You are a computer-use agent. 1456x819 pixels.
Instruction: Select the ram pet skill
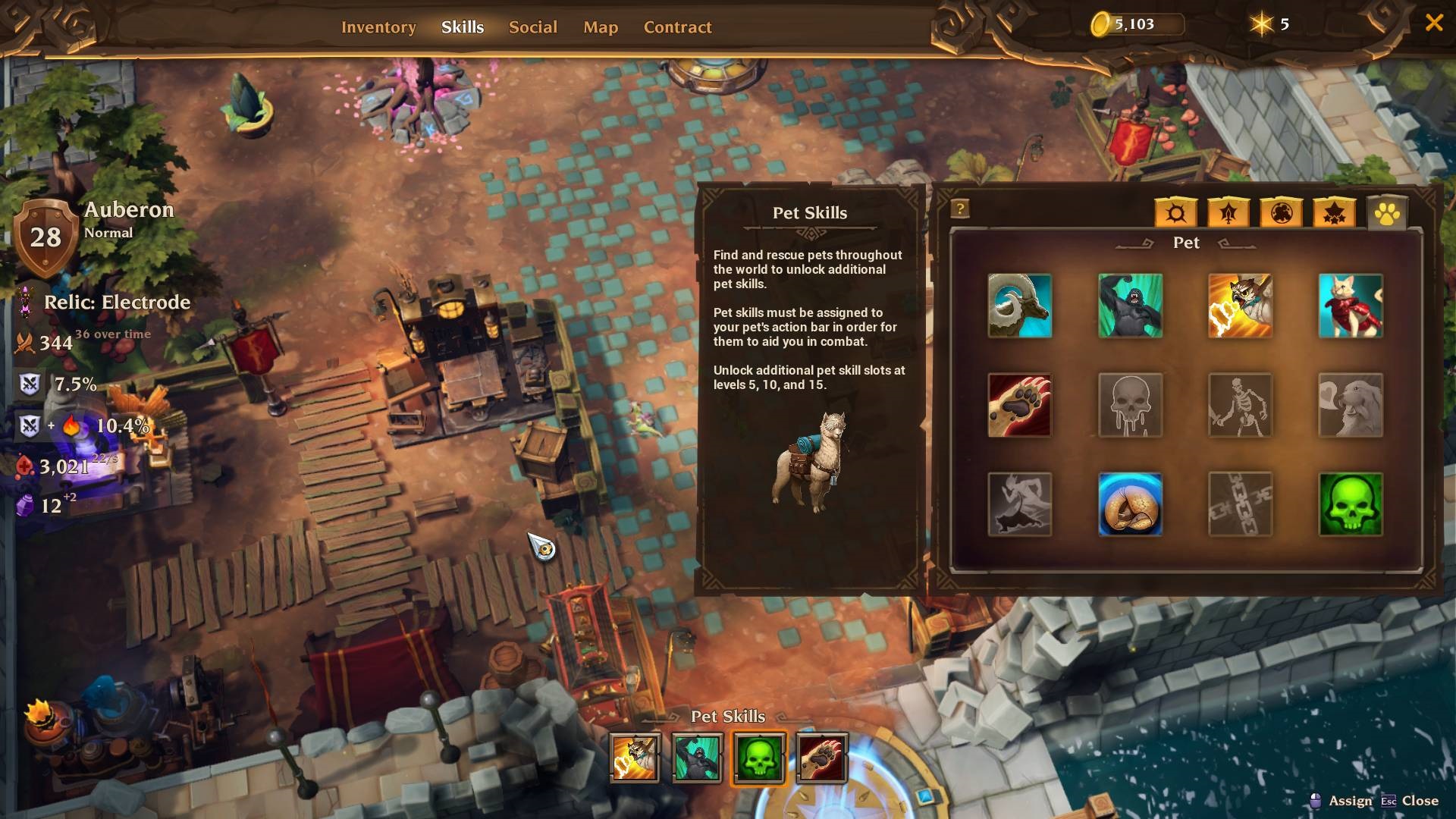(x=1019, y=306)
